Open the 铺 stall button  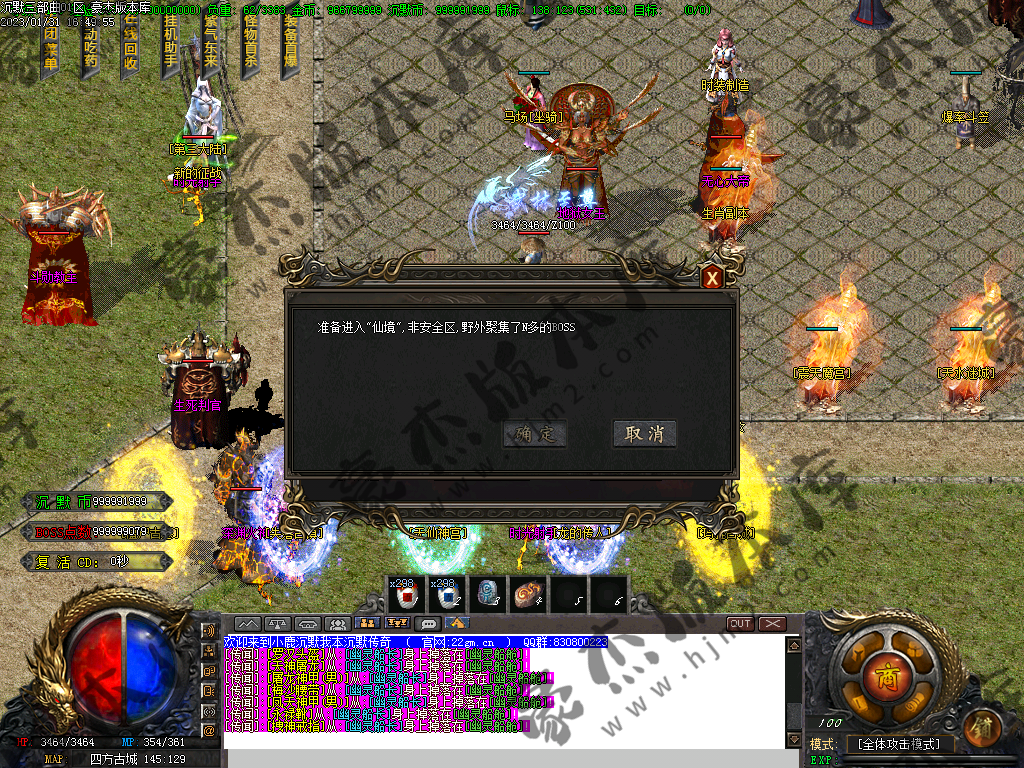click(x=983, y=723)
